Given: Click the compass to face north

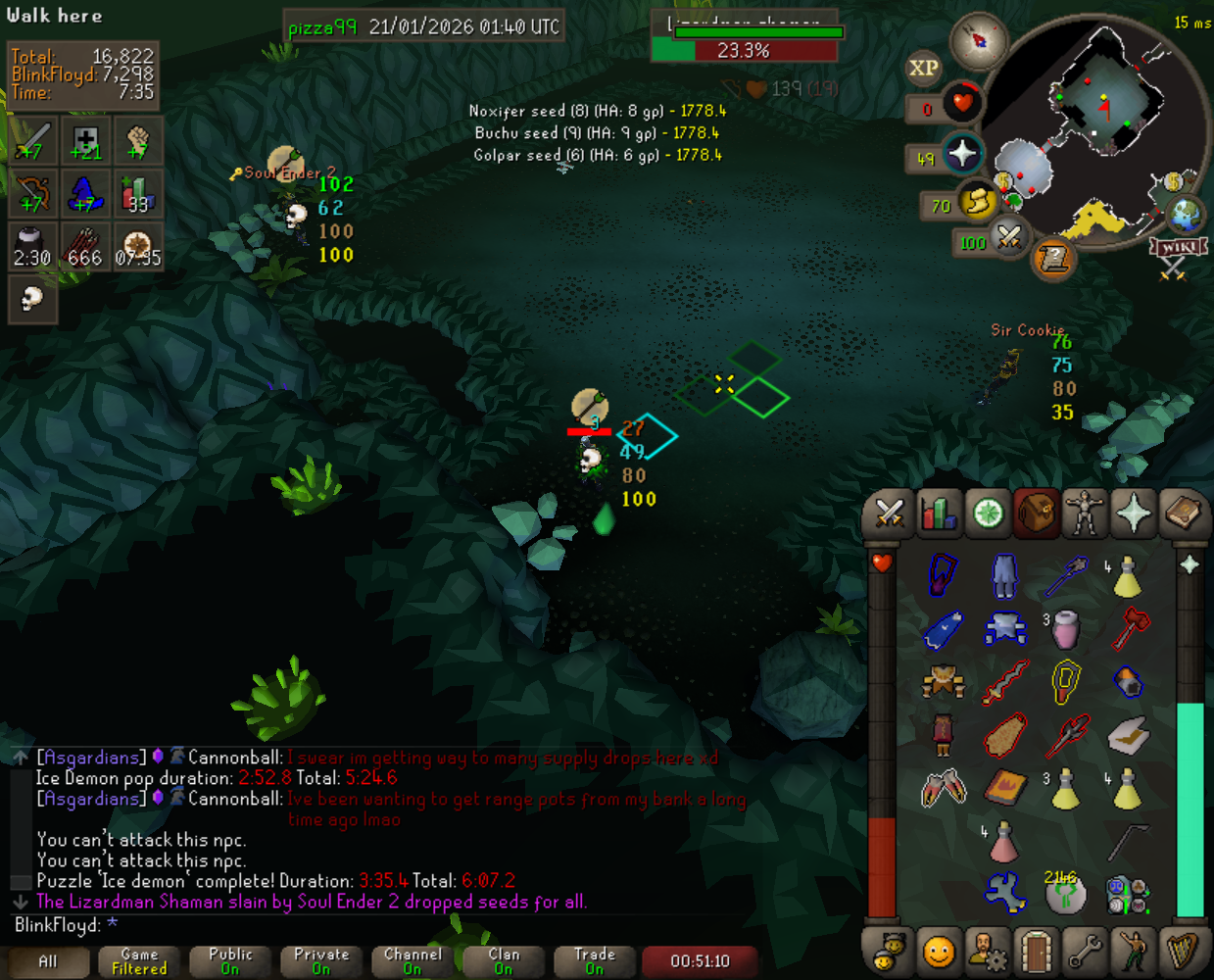Looking at the screenshot, I should (978, 40).
